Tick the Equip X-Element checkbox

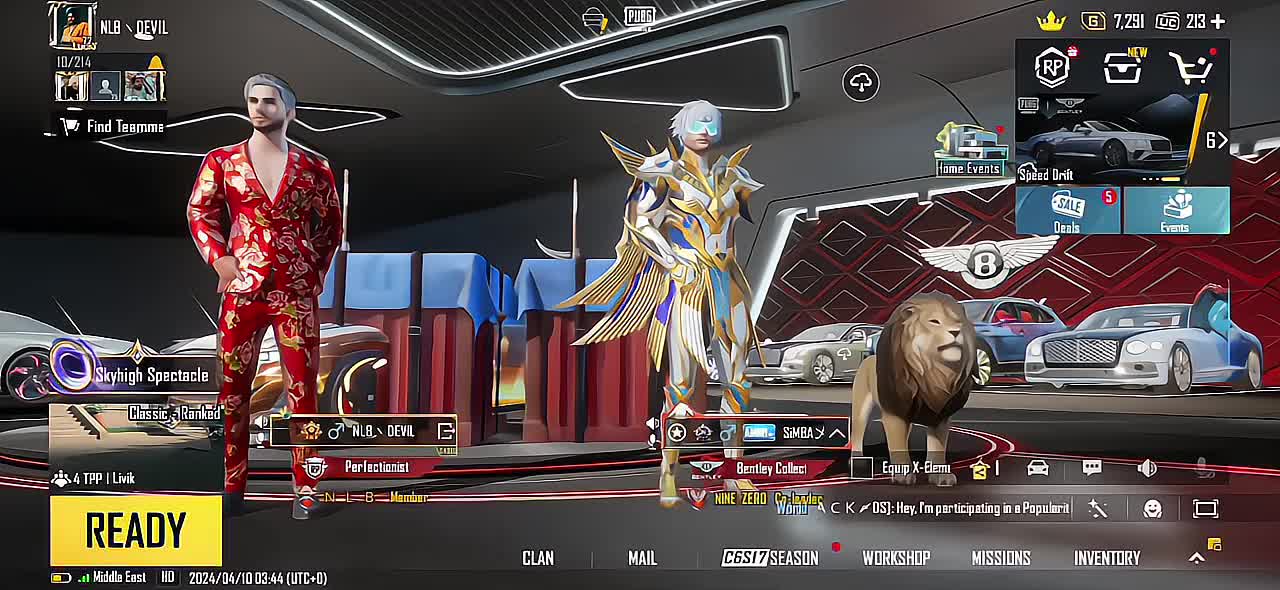coord(862,467)
